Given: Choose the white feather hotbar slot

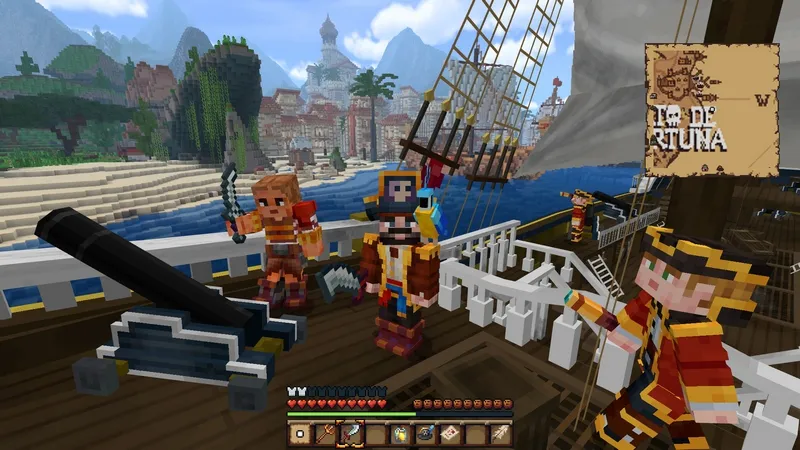Looking at the screenshot, I should 499,434.
